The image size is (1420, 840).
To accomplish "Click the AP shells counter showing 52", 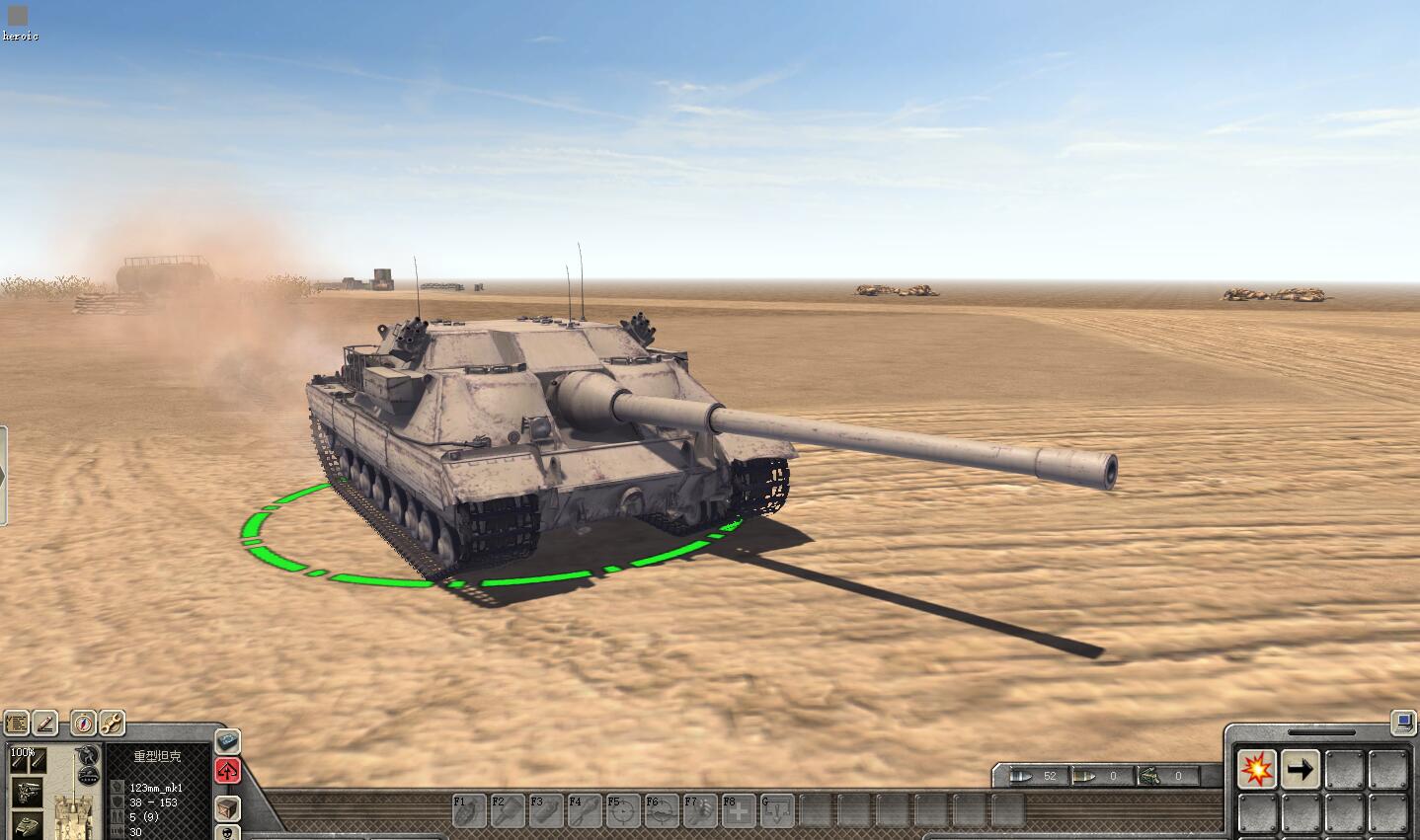I will point(1040,776).
